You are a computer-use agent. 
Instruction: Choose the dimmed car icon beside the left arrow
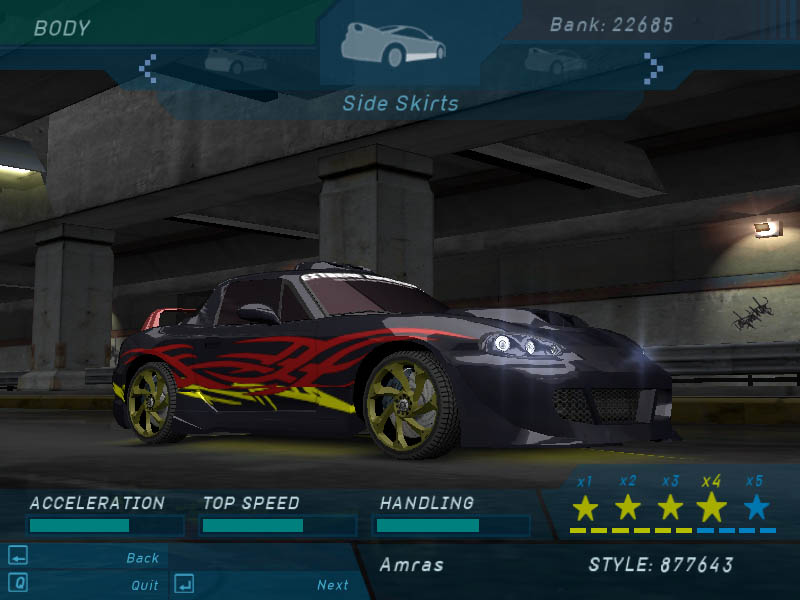tap(235, 61)
